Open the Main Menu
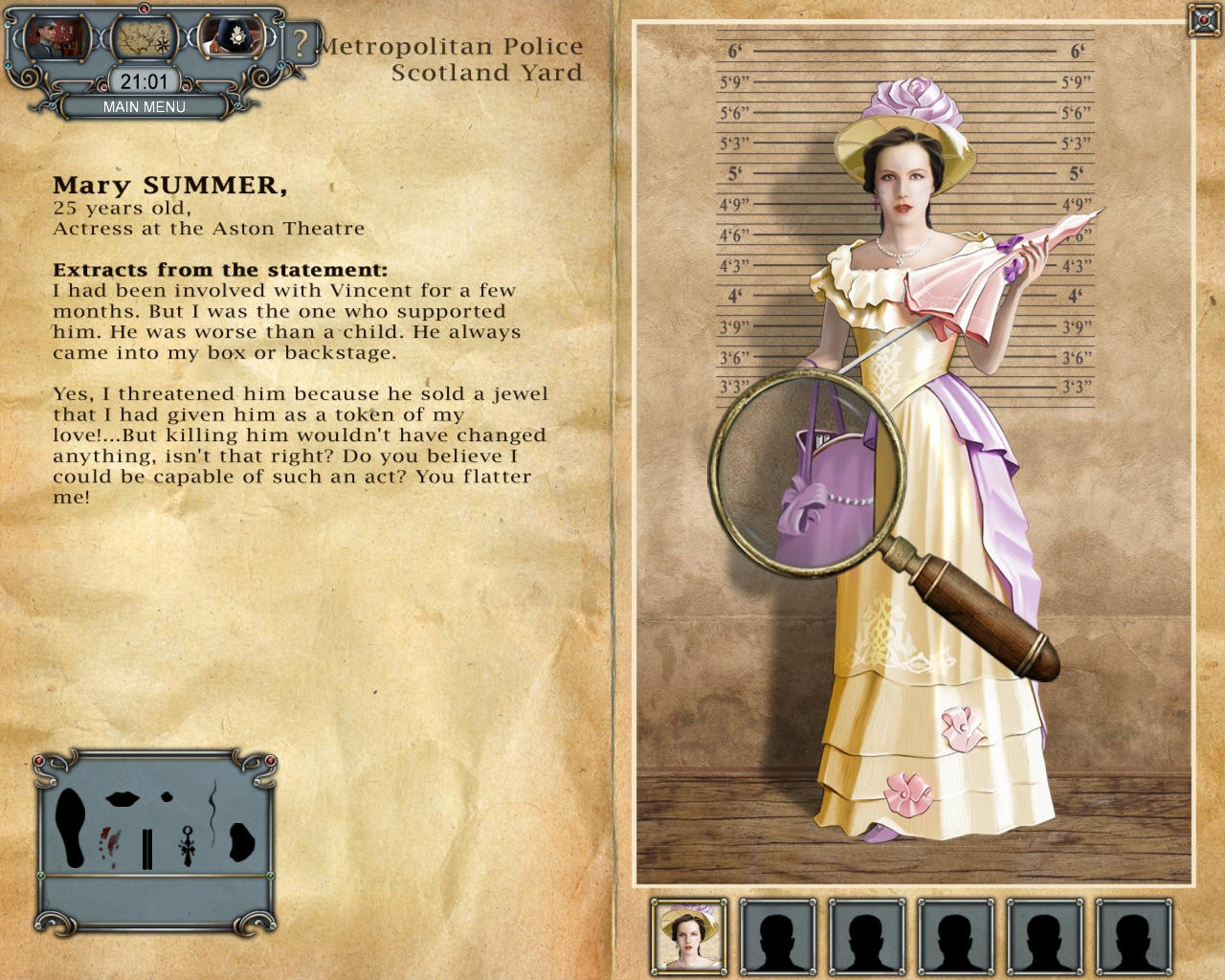 click(x=145, y=107)
